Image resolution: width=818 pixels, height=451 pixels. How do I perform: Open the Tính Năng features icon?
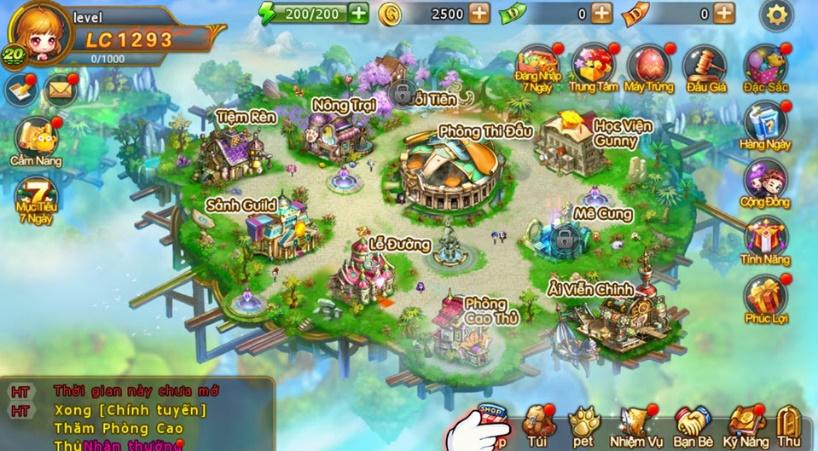(x=766, y=238)
